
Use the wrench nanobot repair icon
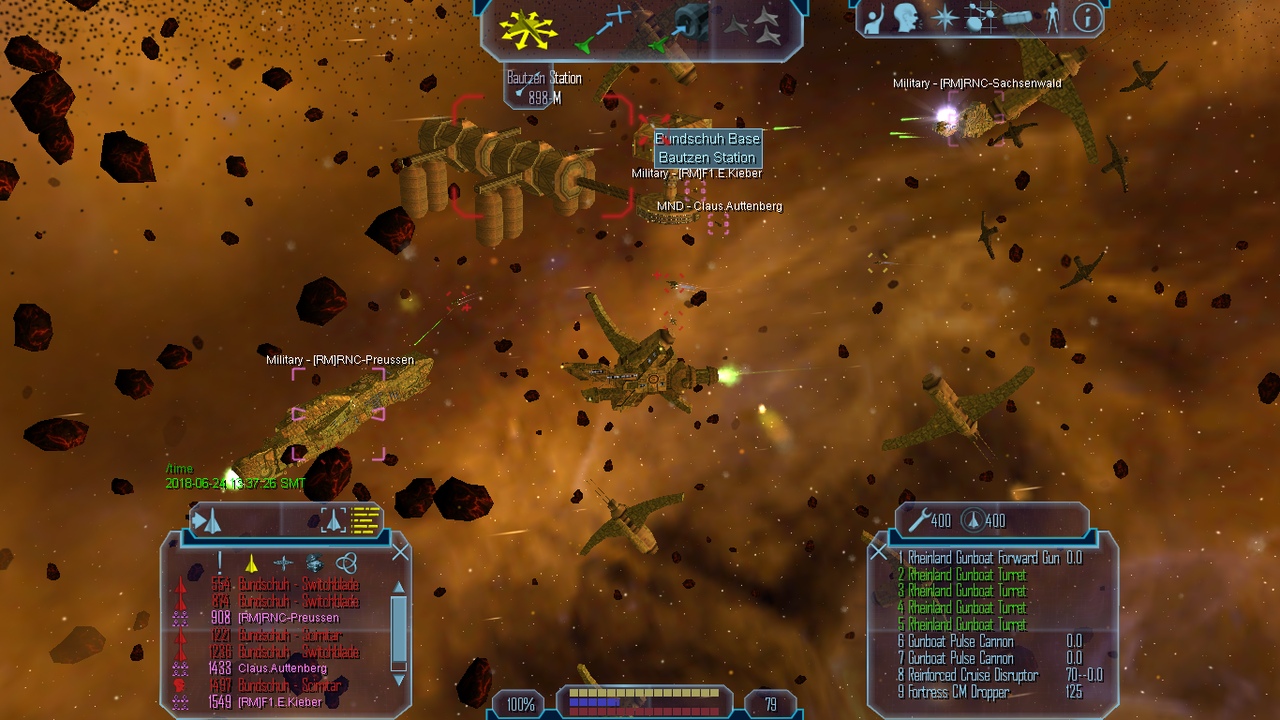[x=920, y=520]
